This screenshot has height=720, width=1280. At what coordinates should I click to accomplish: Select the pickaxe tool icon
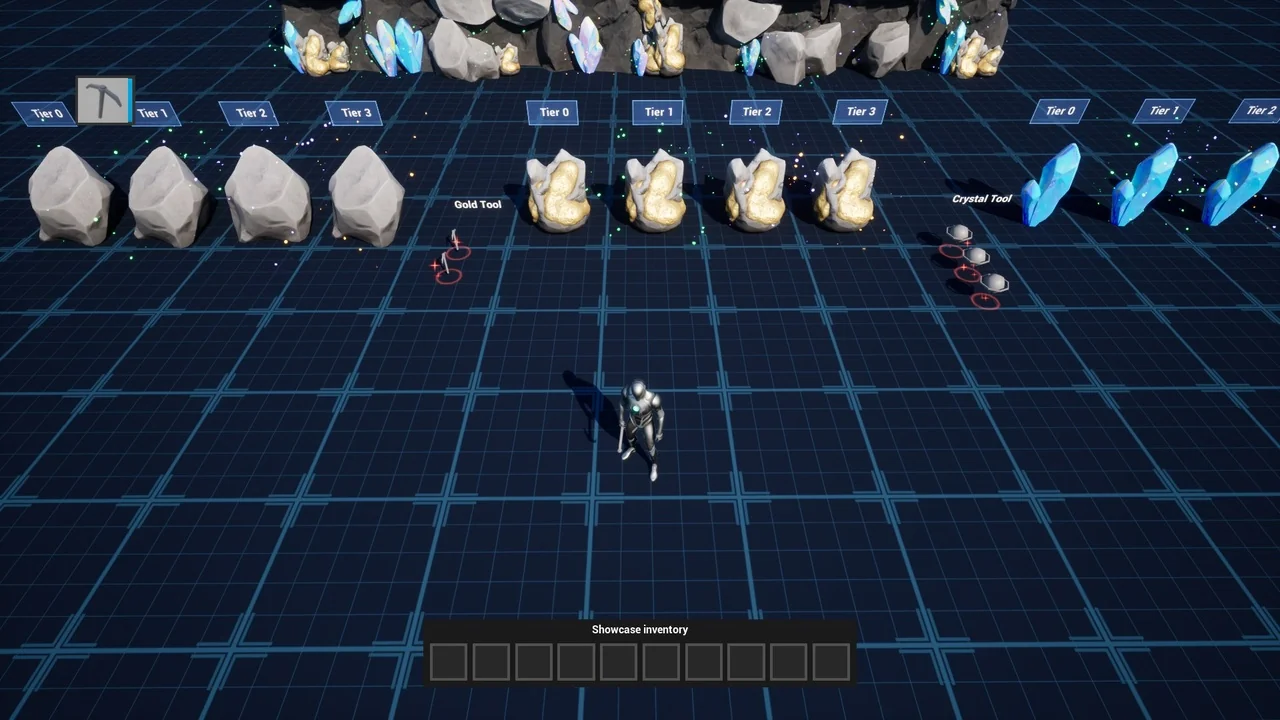[104, 100]
